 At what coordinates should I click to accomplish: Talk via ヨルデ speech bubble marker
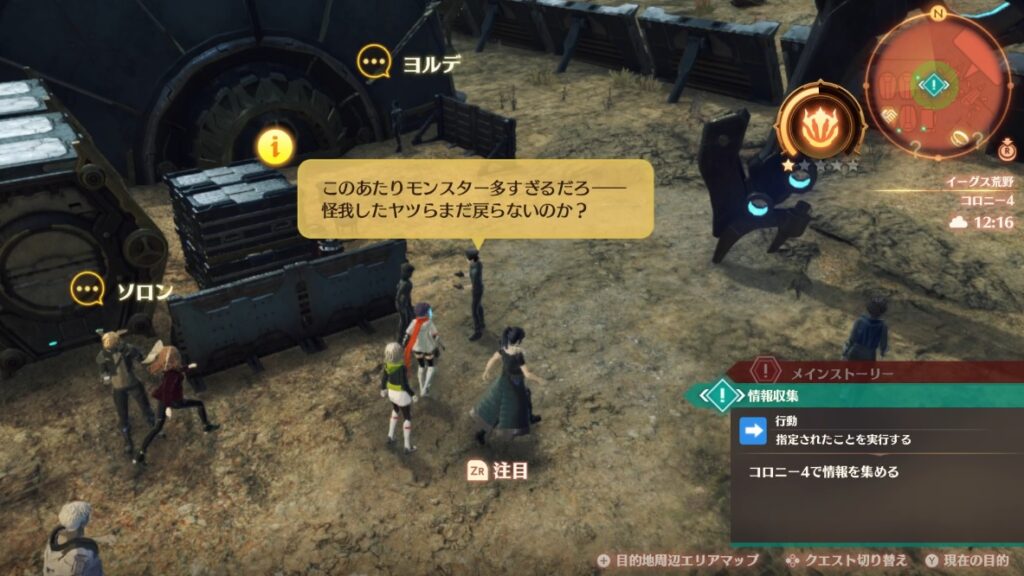[x=375, y=64]
